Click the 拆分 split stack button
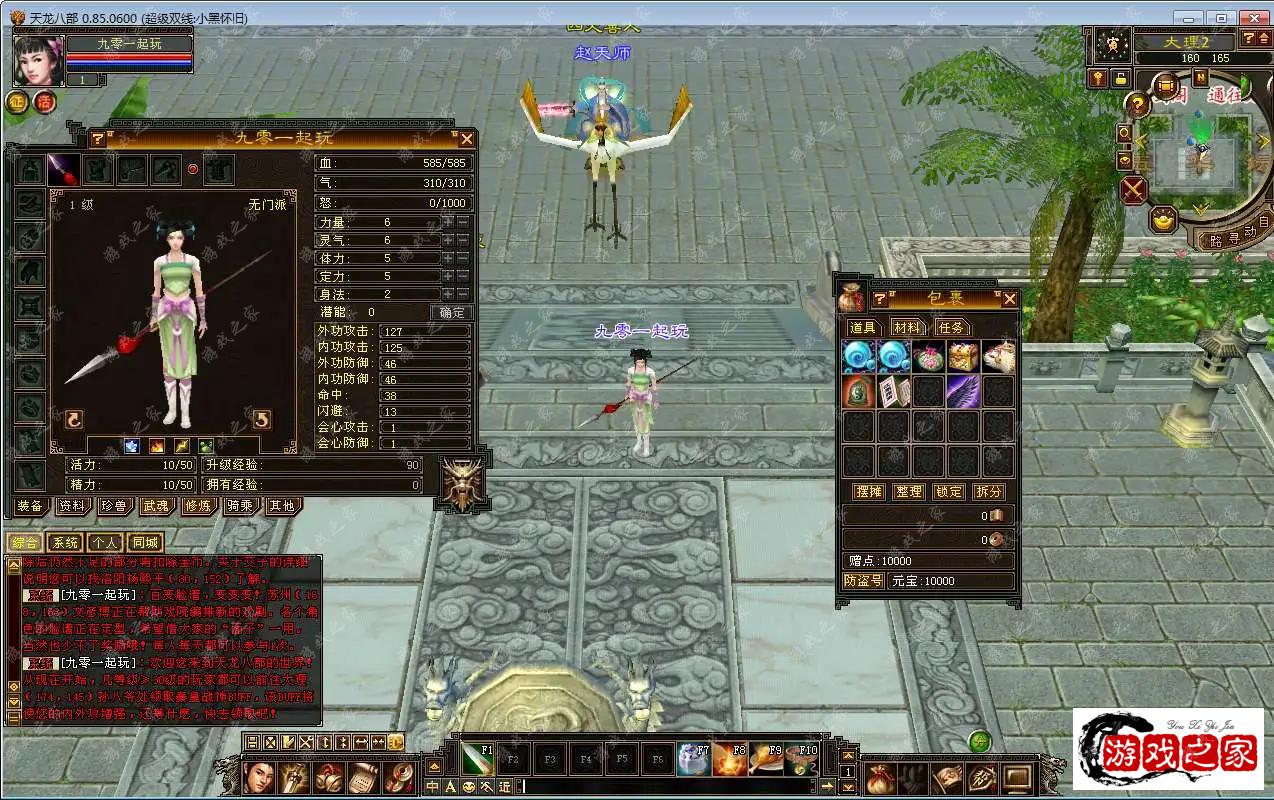The width and height of the screenshot is (1274, 800). [x=988, y=492]
